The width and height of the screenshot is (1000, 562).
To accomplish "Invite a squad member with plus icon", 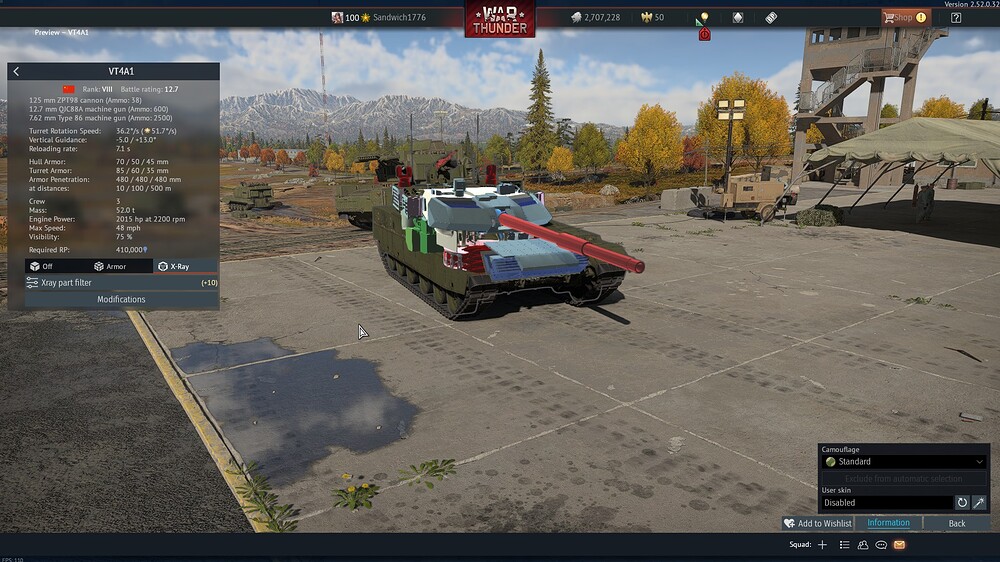I will [822, 545].
